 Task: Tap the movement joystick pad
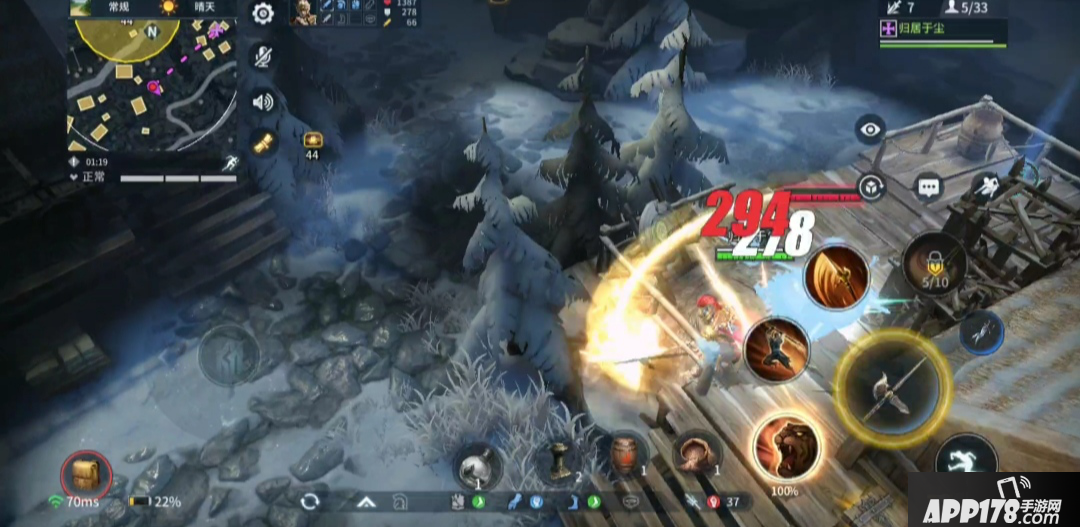coord(229,355)
